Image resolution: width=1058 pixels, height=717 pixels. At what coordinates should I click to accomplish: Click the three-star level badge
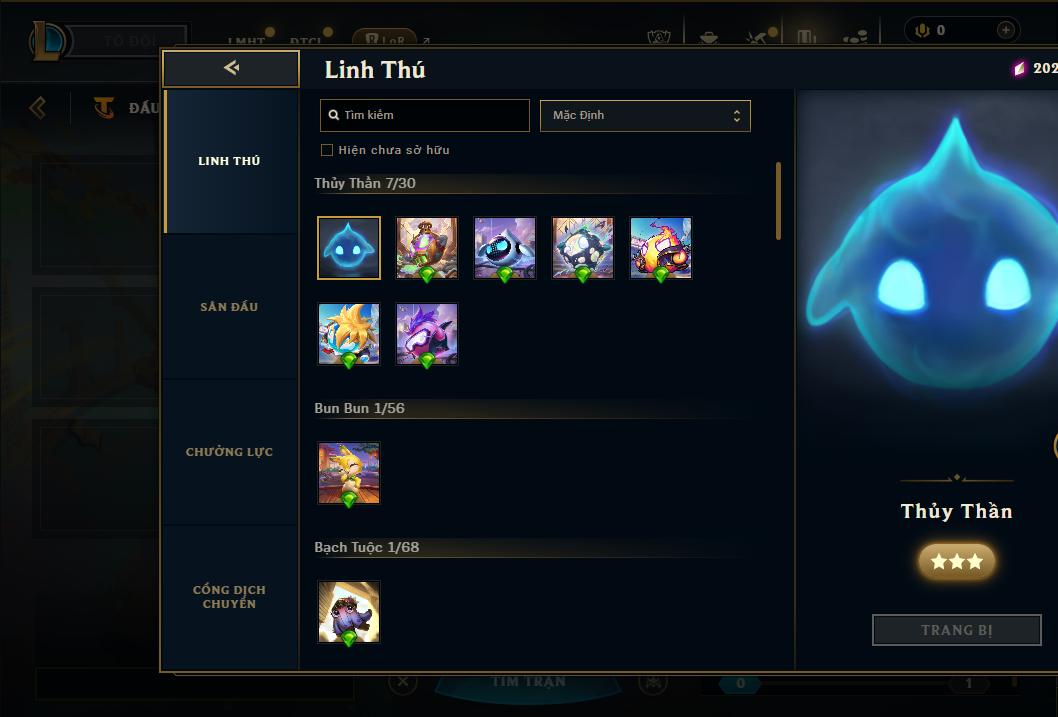956,562
